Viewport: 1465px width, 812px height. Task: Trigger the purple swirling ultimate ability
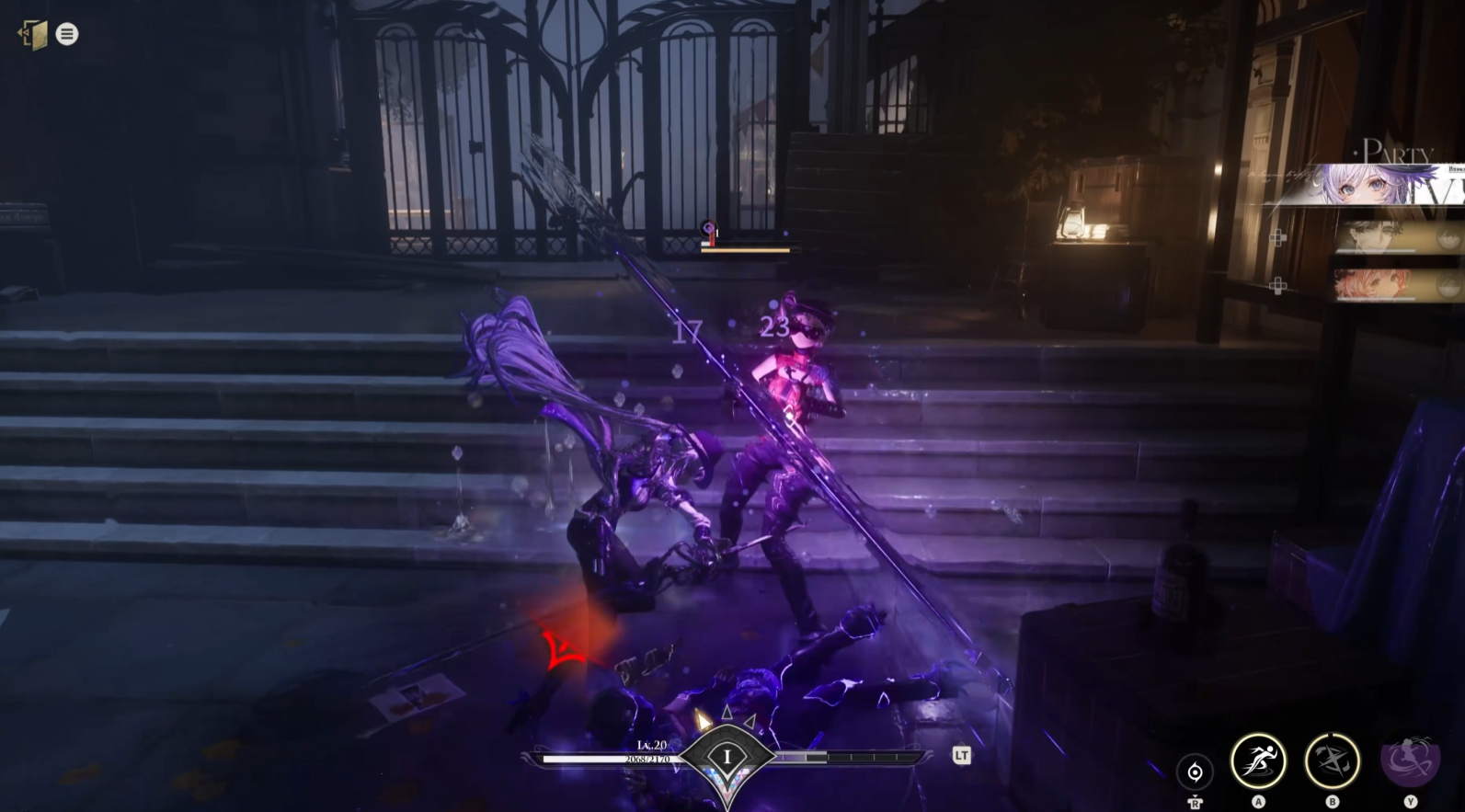pos(1409,761)
